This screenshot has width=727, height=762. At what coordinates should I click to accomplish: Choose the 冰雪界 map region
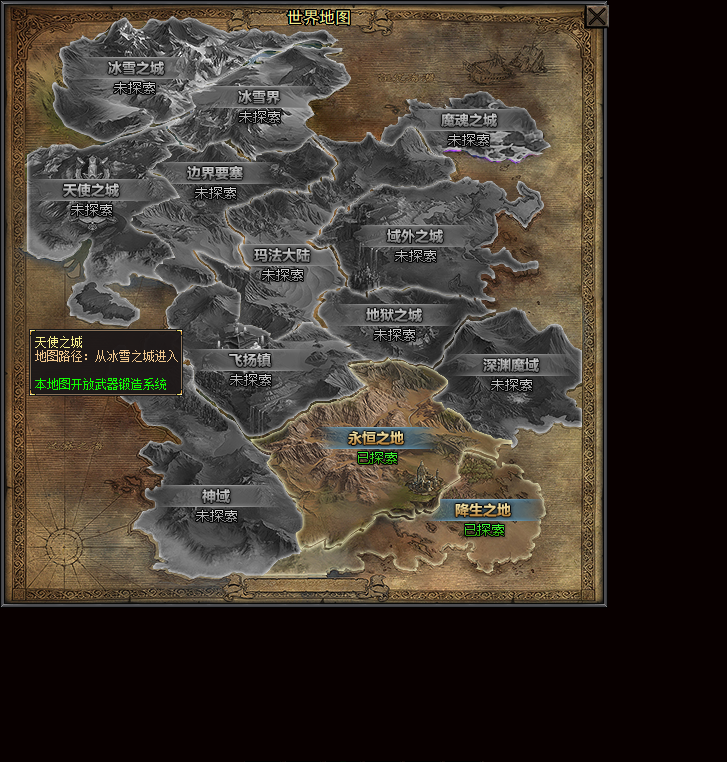point(259,97)
